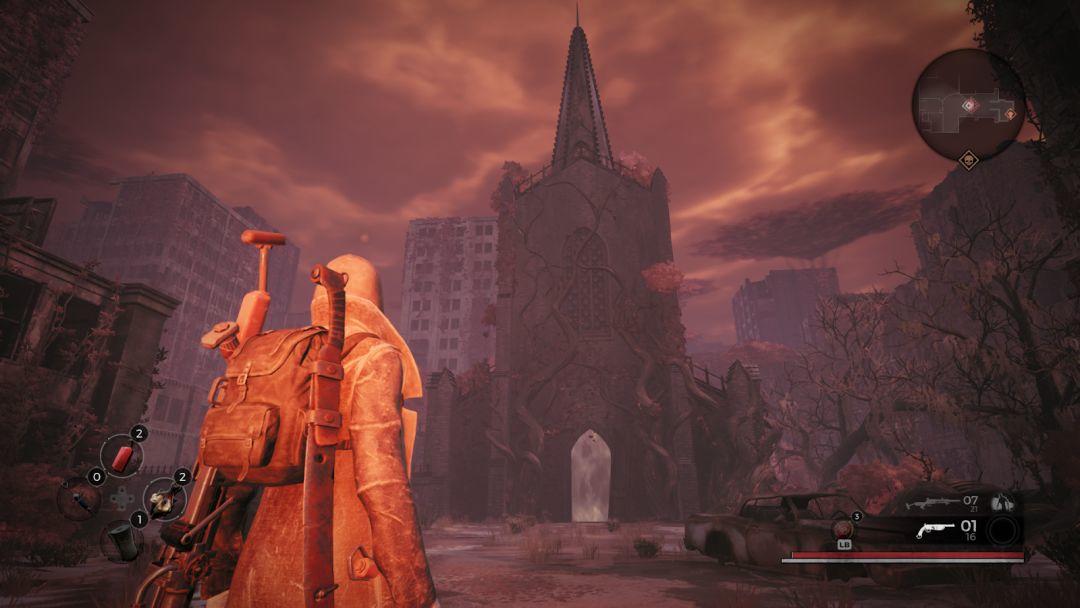Choose the dark canister quick slot
Screen dimensions: 1080x608
120,540
